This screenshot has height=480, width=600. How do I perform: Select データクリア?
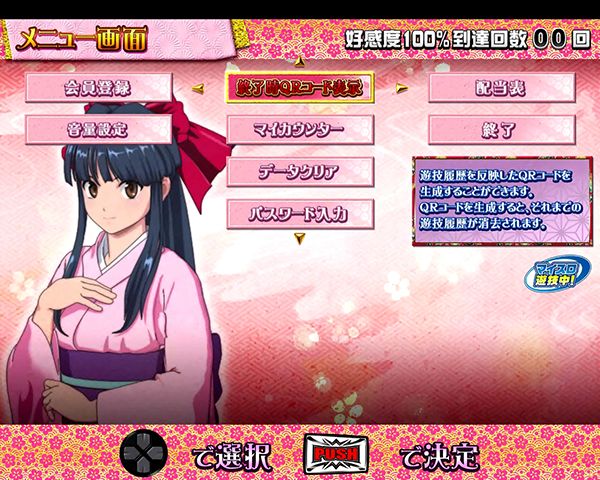(x=299, y=171)
